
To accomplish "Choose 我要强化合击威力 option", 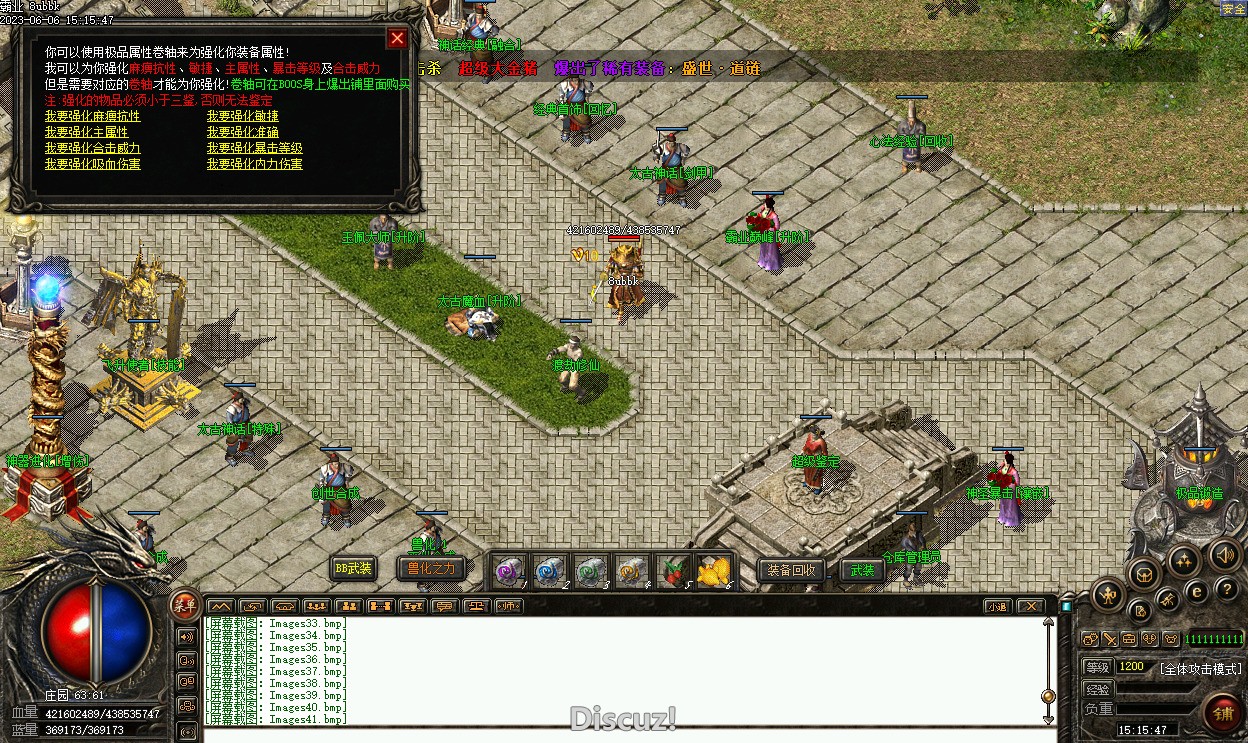I will click(x=92, y=148).
